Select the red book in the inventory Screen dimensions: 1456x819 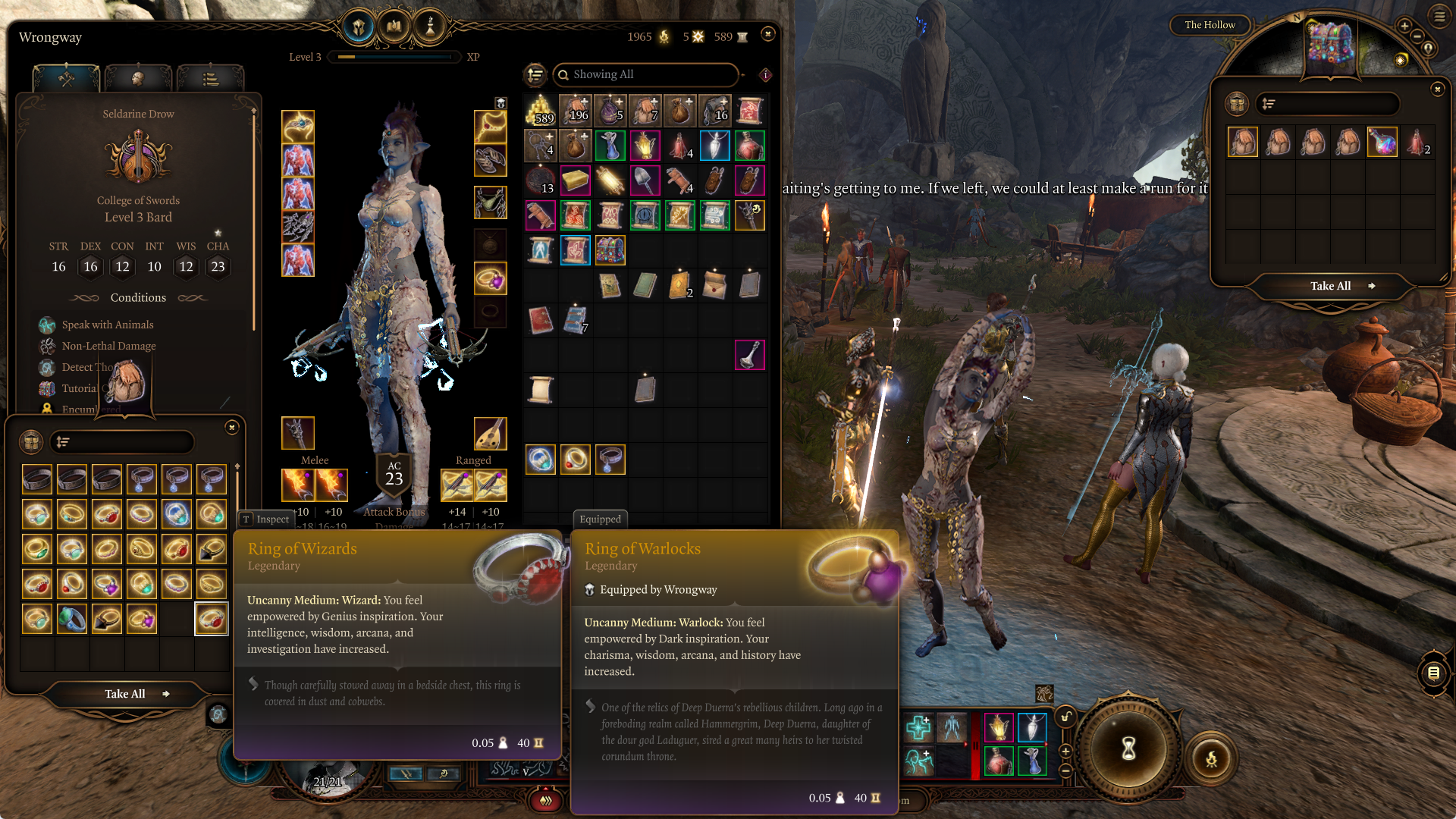click(x=540, y=320)
